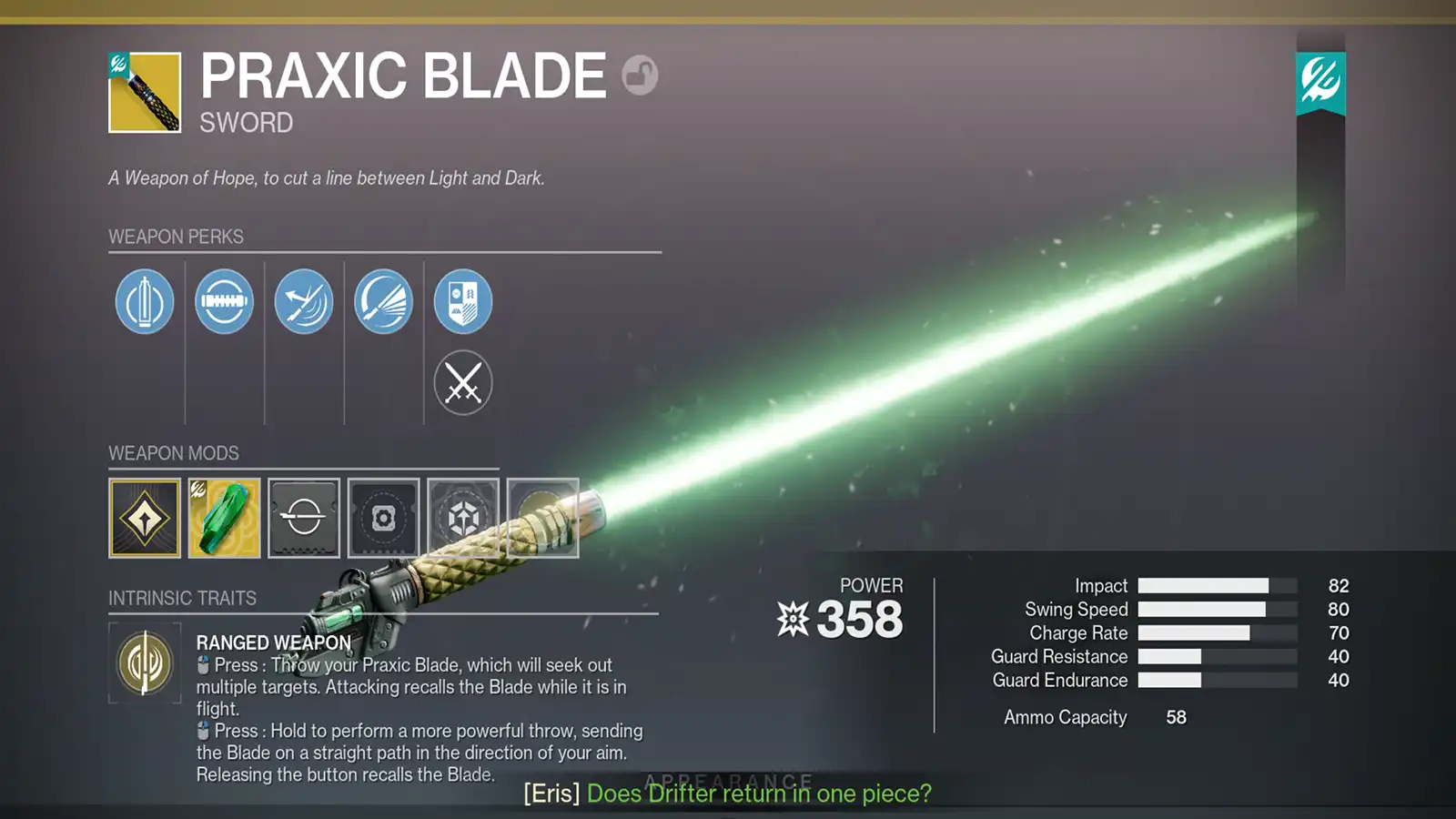Inspect the round guard perk icon
The height and width of the screenshot is (819, 1456).
224,301
